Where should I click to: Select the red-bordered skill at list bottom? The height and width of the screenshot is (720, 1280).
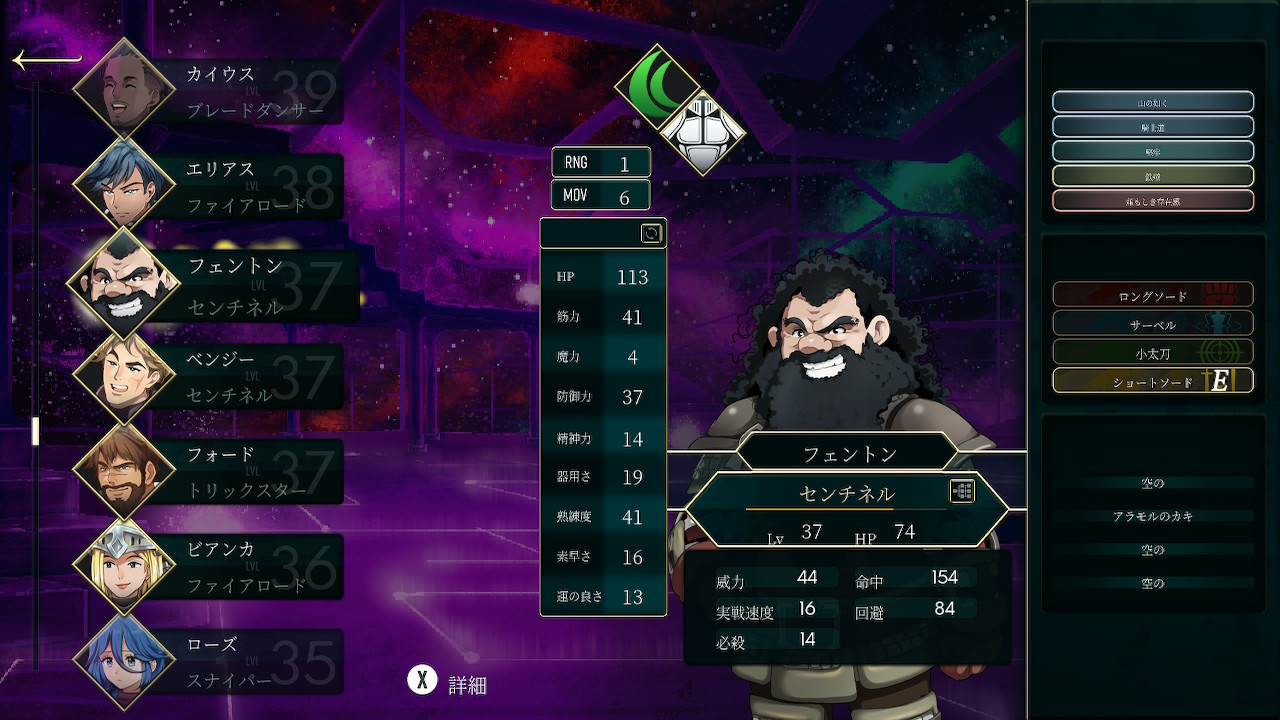pos(1153,201)
